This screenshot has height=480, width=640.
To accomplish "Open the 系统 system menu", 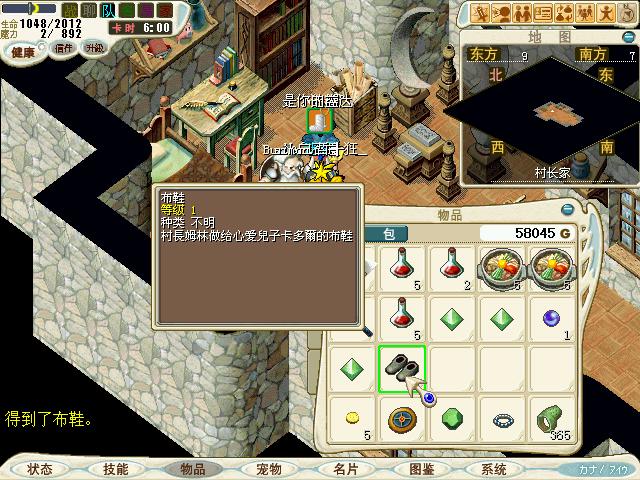I will [494, 468].
